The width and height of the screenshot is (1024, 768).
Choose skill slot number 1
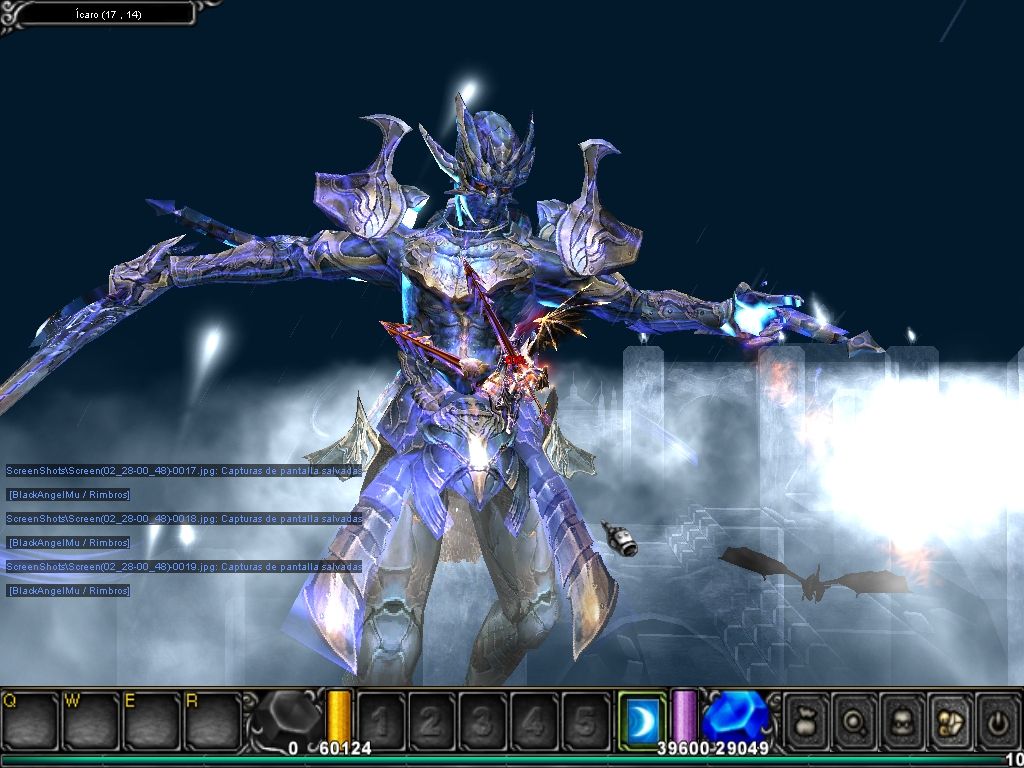tap(381, 720)
